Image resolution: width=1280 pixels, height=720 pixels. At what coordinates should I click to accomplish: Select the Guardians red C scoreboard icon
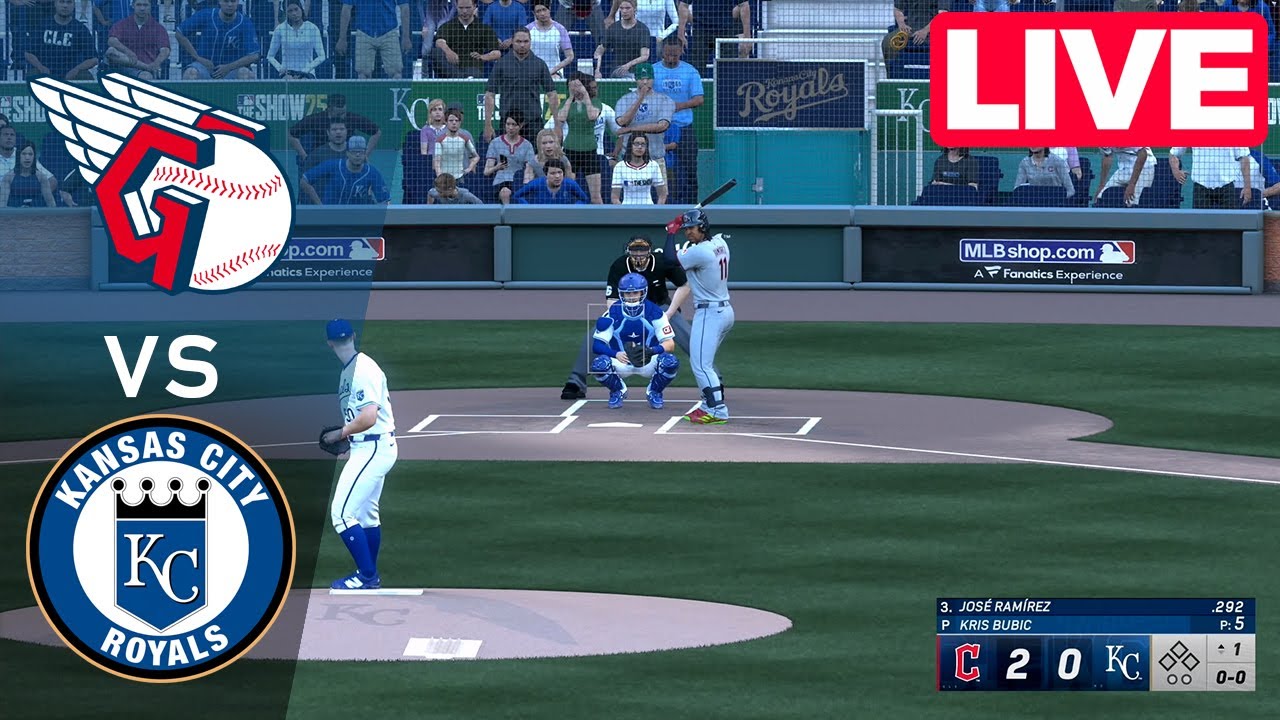click(x=966, y=661)
